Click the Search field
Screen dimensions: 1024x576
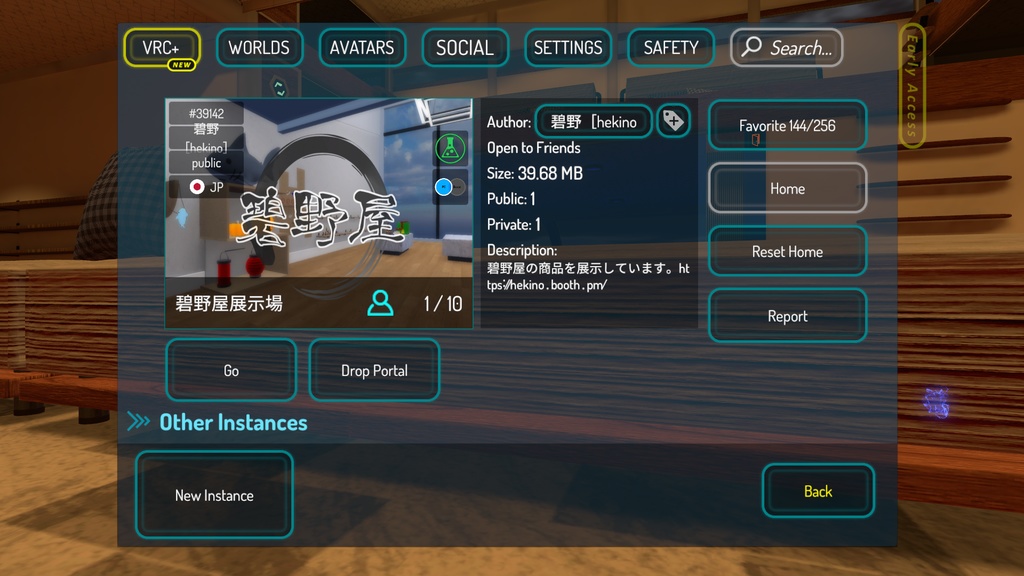pos(787,48)
